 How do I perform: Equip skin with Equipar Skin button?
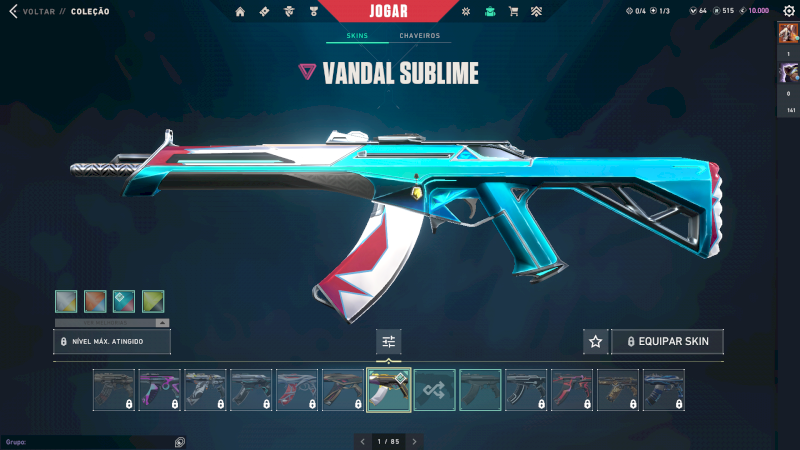pos(668,342)
